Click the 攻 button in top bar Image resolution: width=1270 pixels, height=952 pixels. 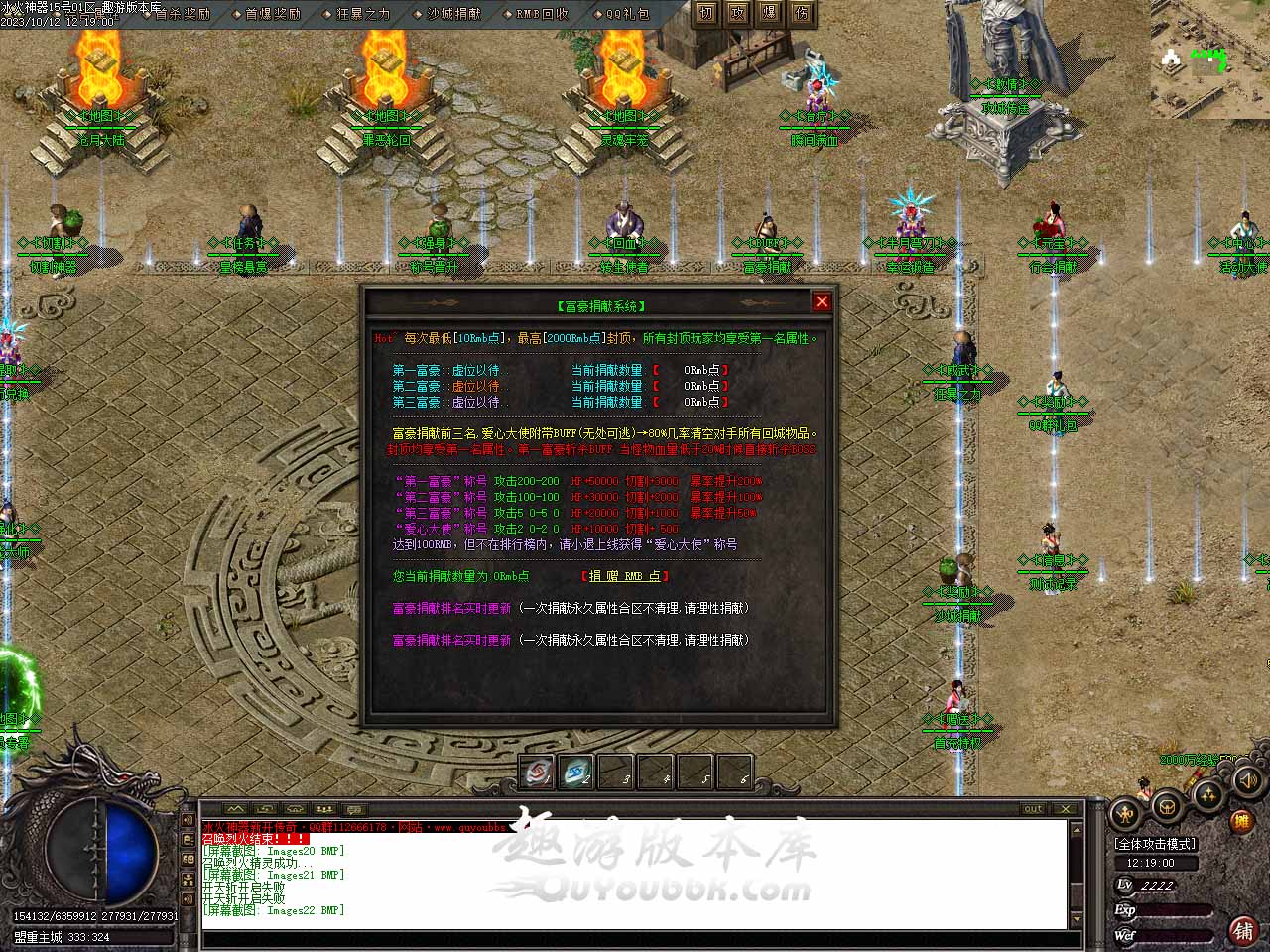coord(738,14)
